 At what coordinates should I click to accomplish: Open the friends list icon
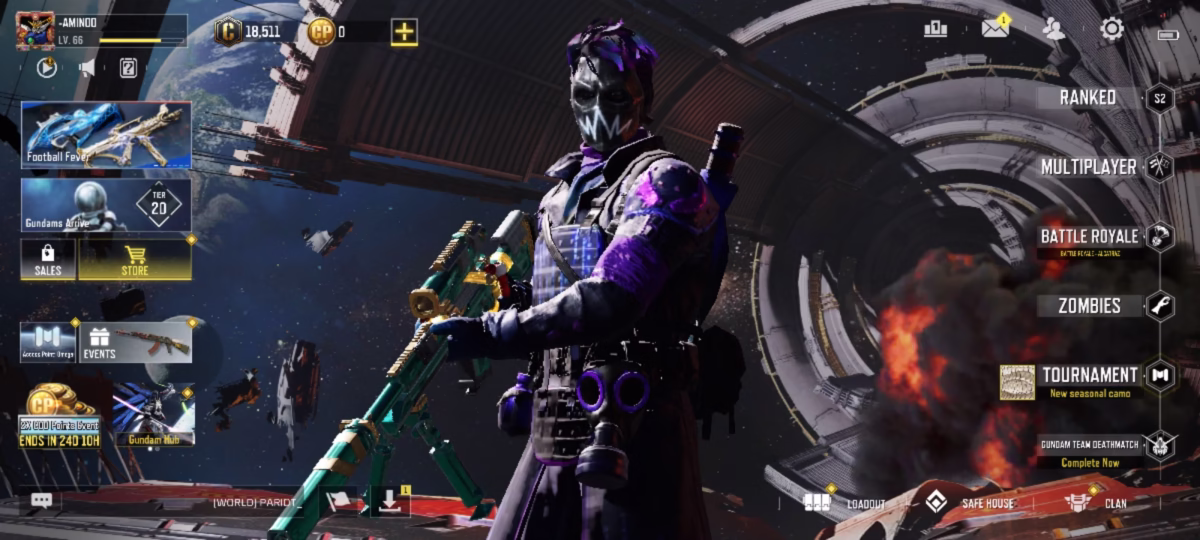tap(1053, 29)
